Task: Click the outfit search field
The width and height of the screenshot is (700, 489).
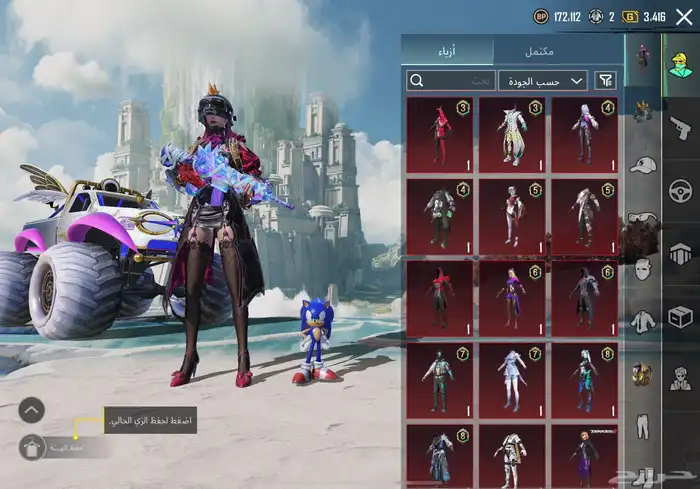Action: click(x=451, y=81)
